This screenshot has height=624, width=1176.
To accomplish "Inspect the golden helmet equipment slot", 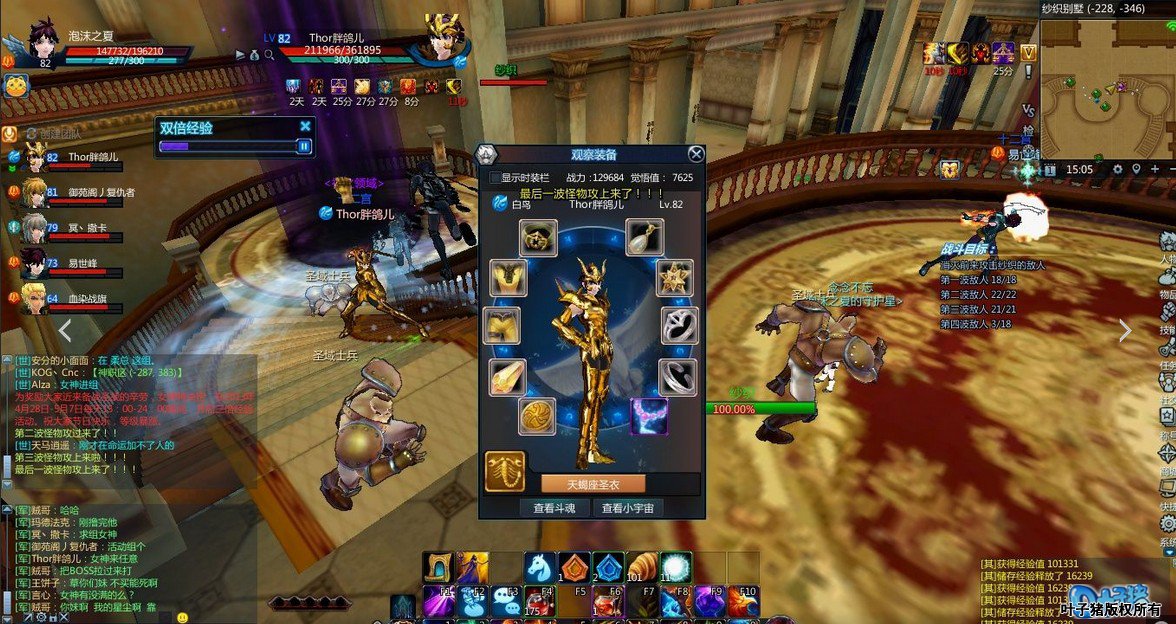I will click(538, 238).
